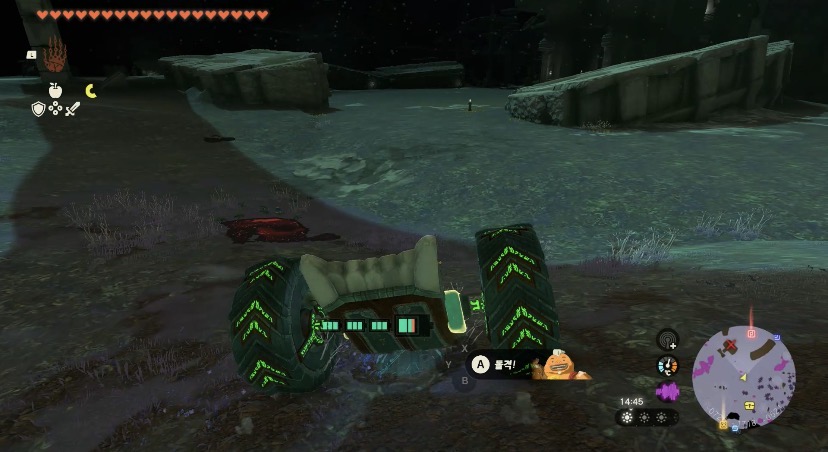Select the yellow treasure chest map marker
This screenshot has width=828, height=452.
click(x=748, y=407)
